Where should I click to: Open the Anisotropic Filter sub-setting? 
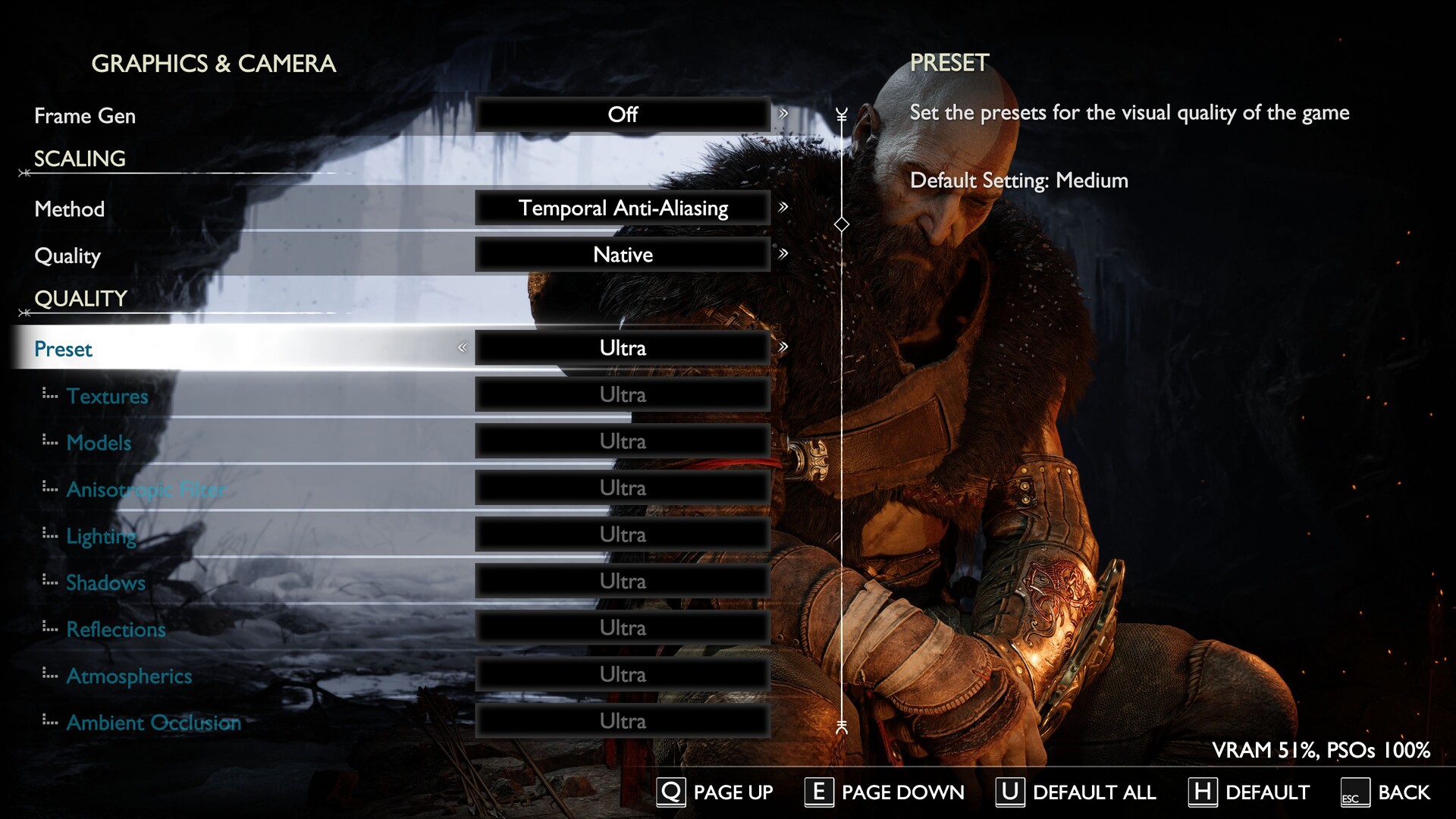tap(146, 490)
